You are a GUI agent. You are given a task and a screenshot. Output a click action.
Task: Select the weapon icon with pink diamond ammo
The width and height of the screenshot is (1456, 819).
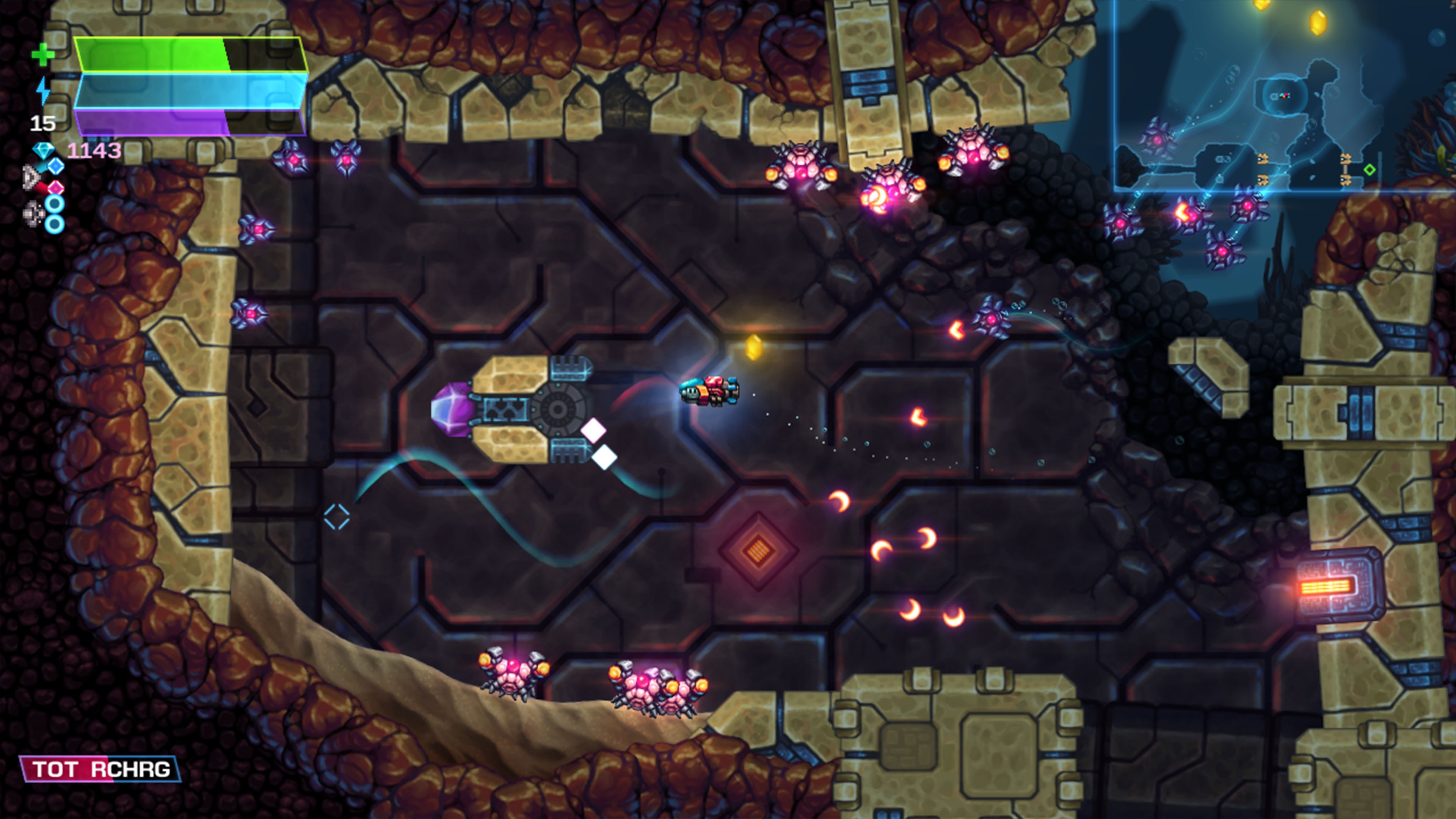pos(56,188)
